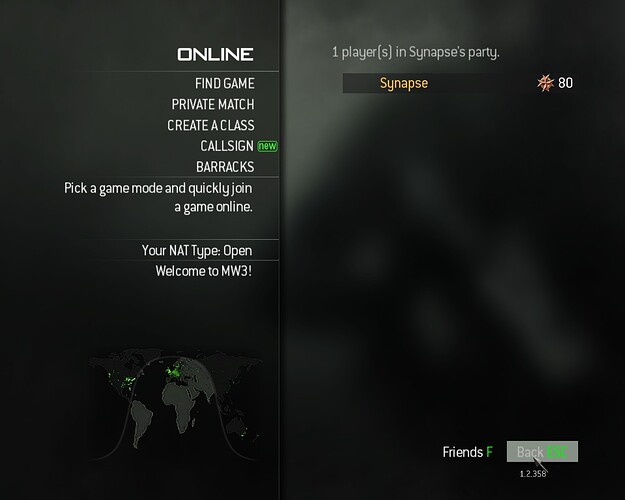Open the Find Game menu
Screen dimensions: 625x500
[x=224, y=84]
